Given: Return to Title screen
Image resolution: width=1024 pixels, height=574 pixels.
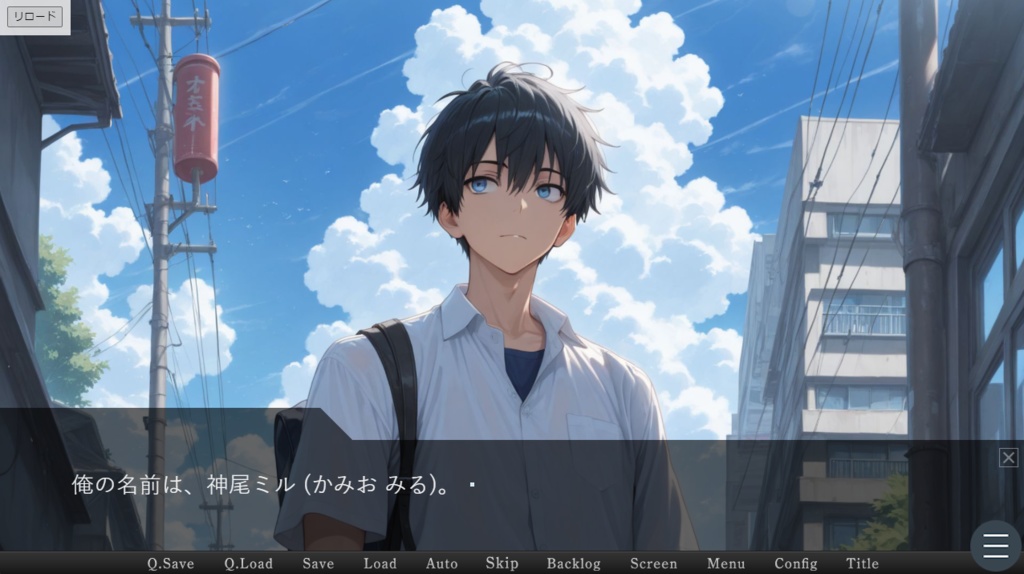Looking at the screenshot, I should 862,563.
